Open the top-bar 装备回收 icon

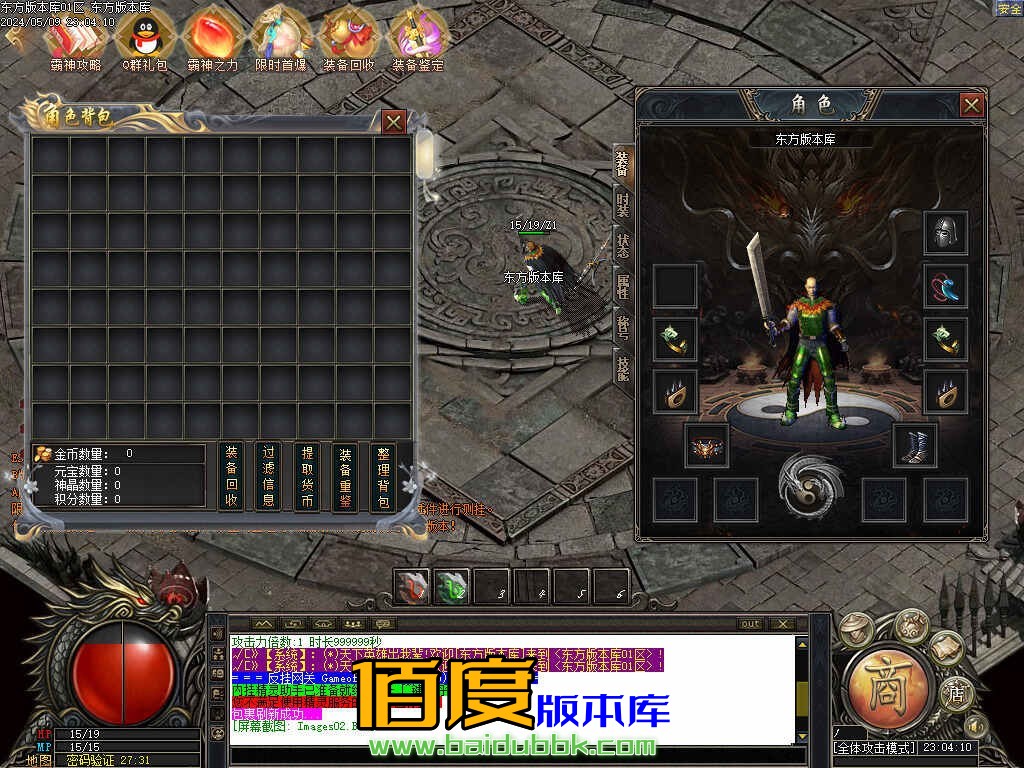coord(349,38)
